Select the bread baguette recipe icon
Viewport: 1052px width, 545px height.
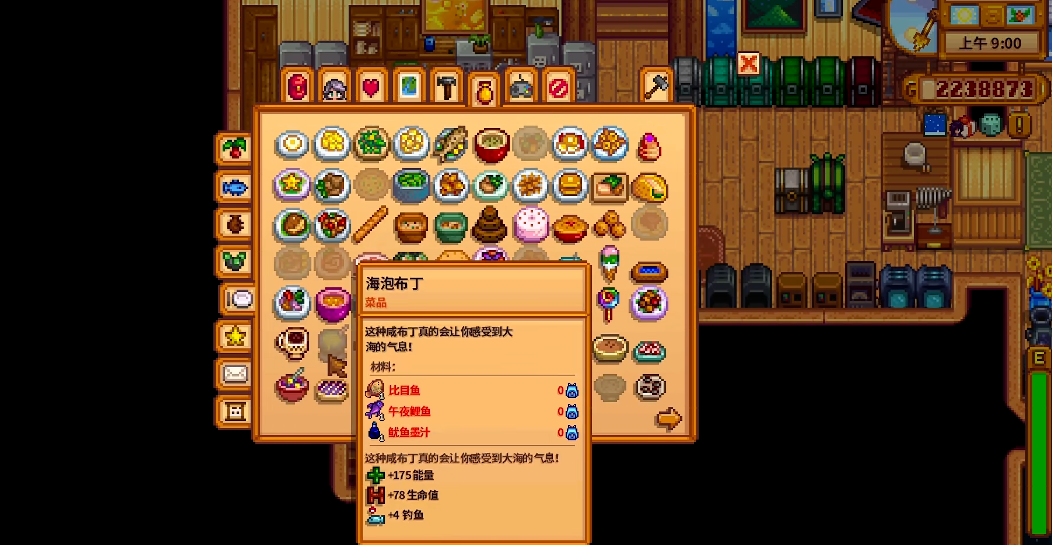point(372,224)
